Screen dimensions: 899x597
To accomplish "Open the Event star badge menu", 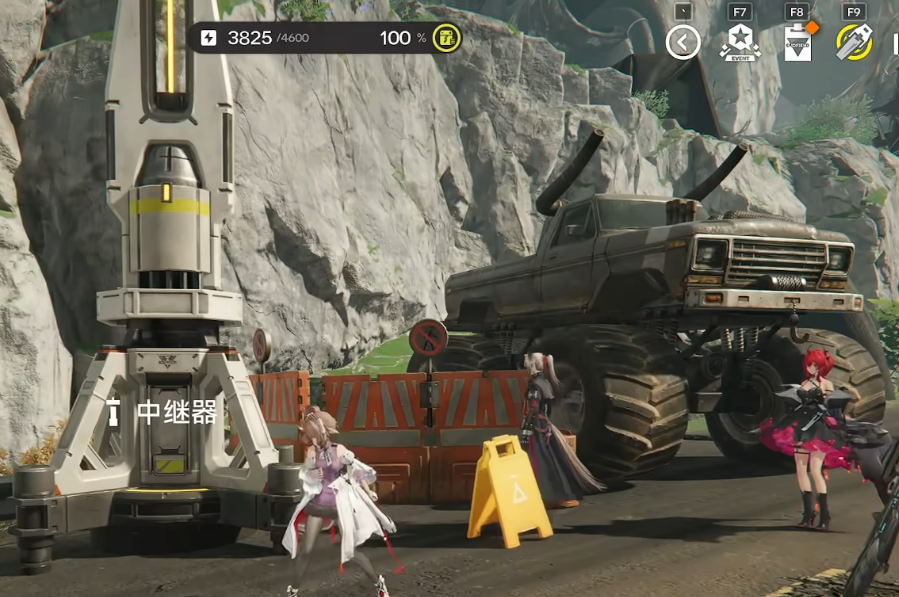I will coord(740,43).
